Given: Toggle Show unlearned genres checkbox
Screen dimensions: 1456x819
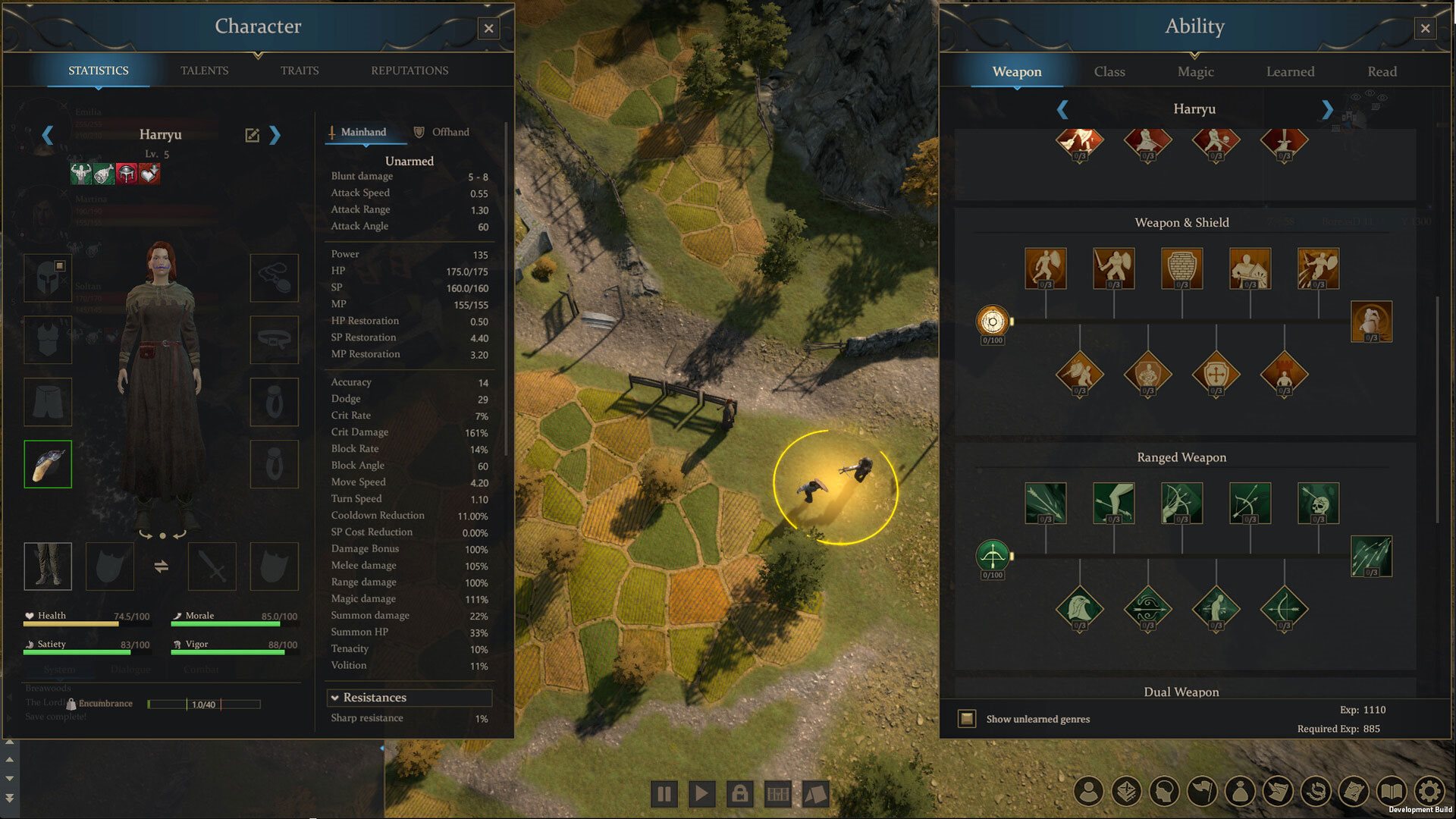Looking at the screenshot, I should coord(967,718).
